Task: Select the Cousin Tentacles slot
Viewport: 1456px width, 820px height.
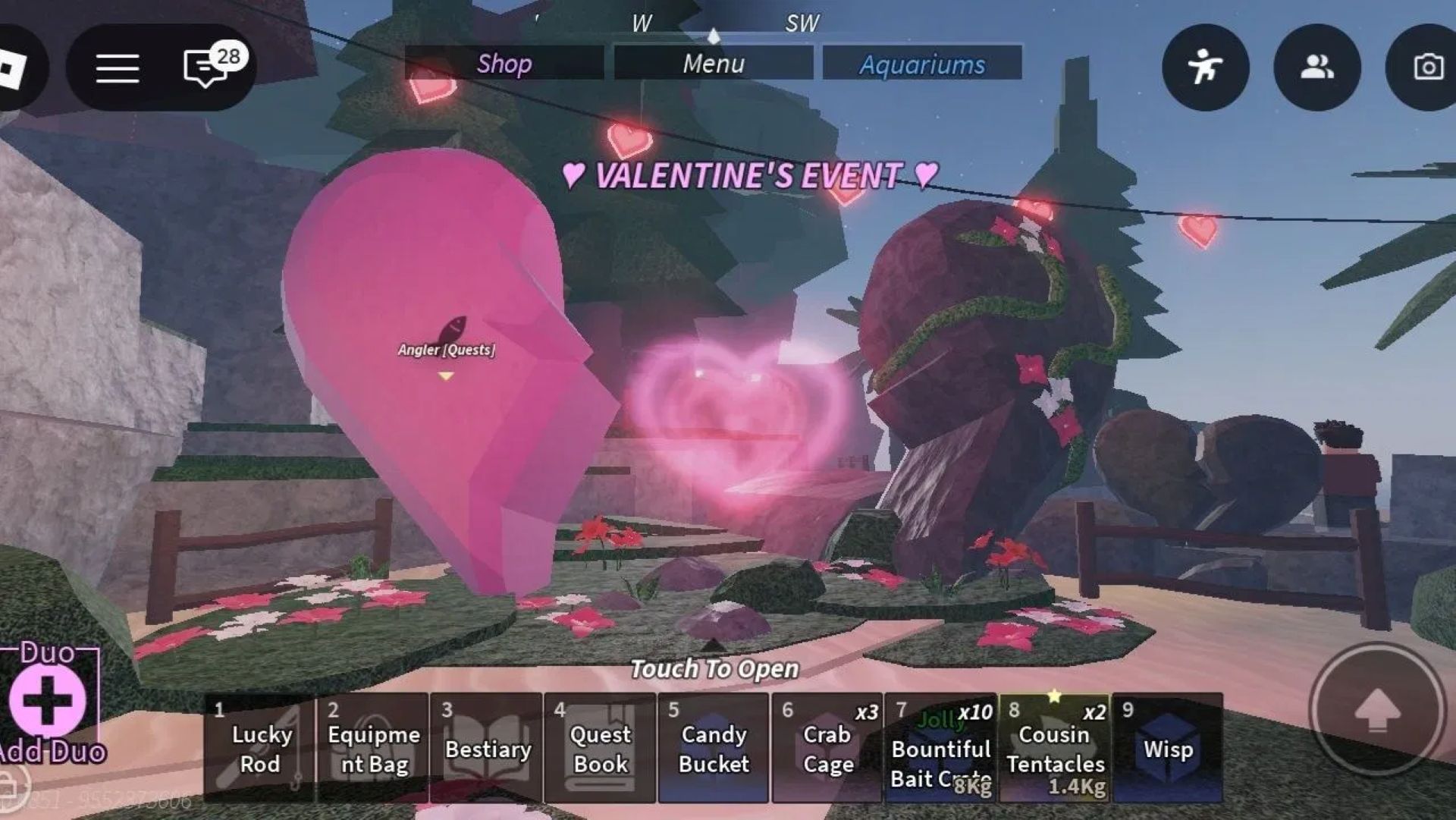Action: 1054,748
